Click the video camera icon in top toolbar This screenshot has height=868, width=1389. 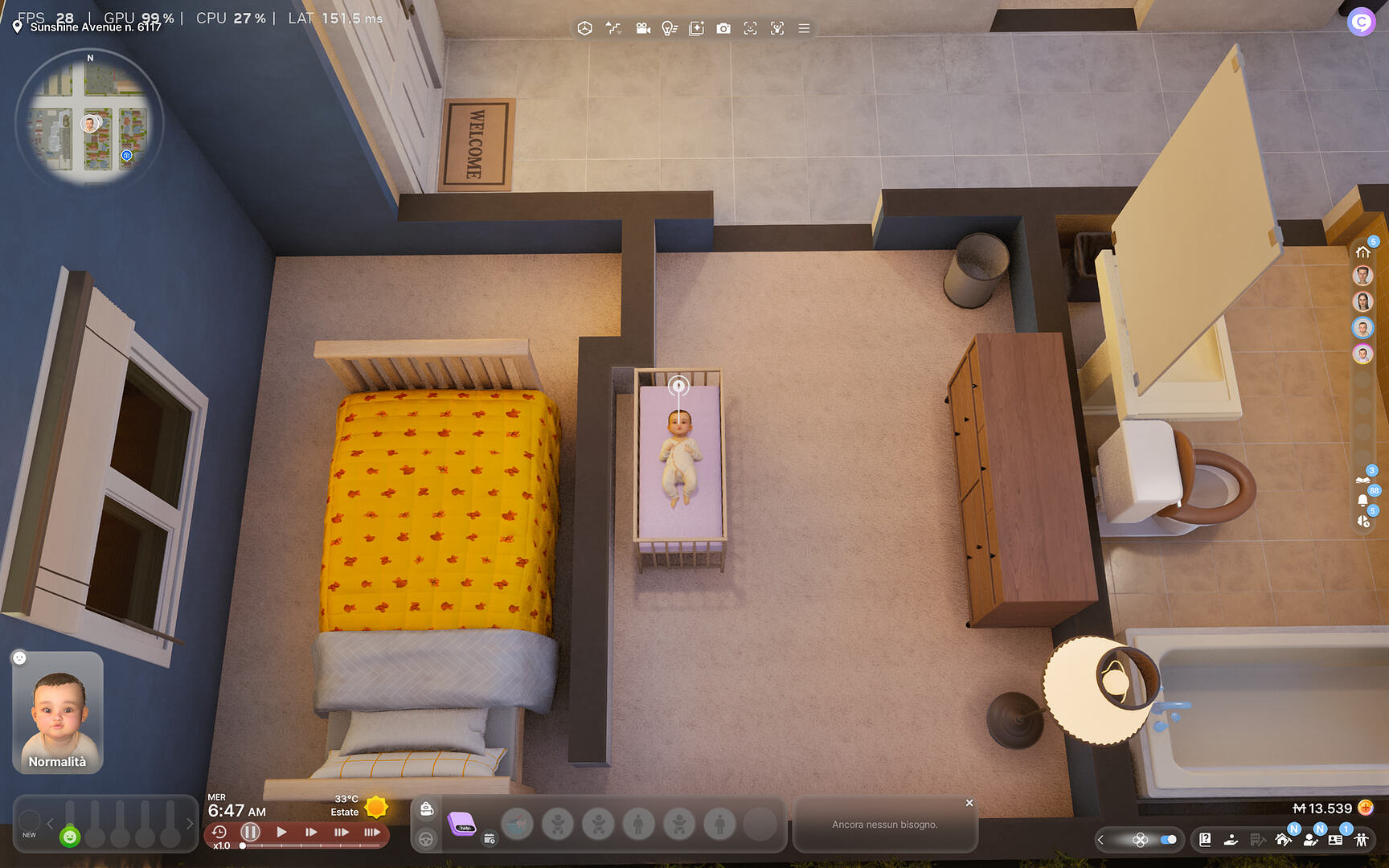[x=643, y=28]
